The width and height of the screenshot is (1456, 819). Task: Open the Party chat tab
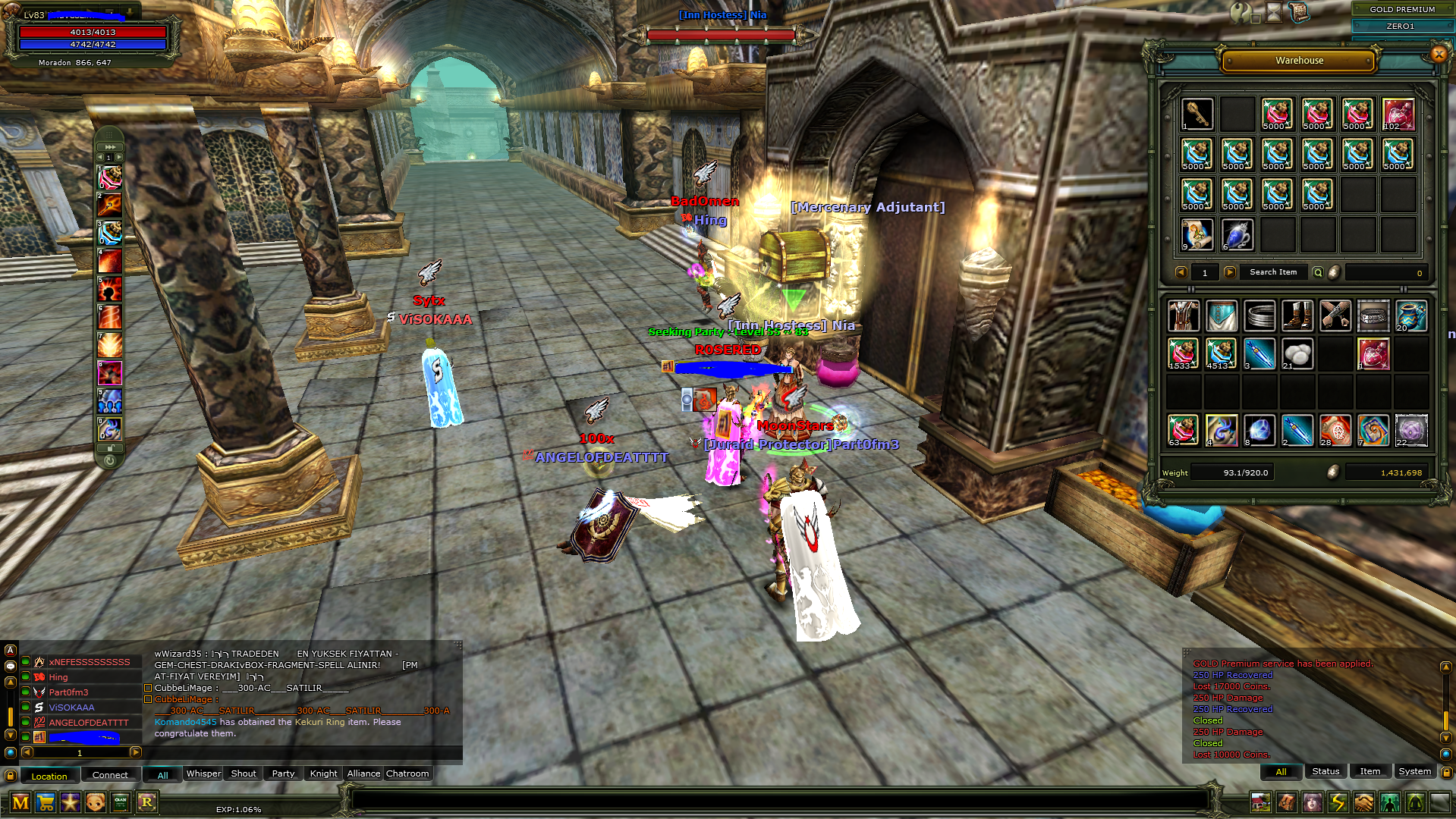coord(283,773)
